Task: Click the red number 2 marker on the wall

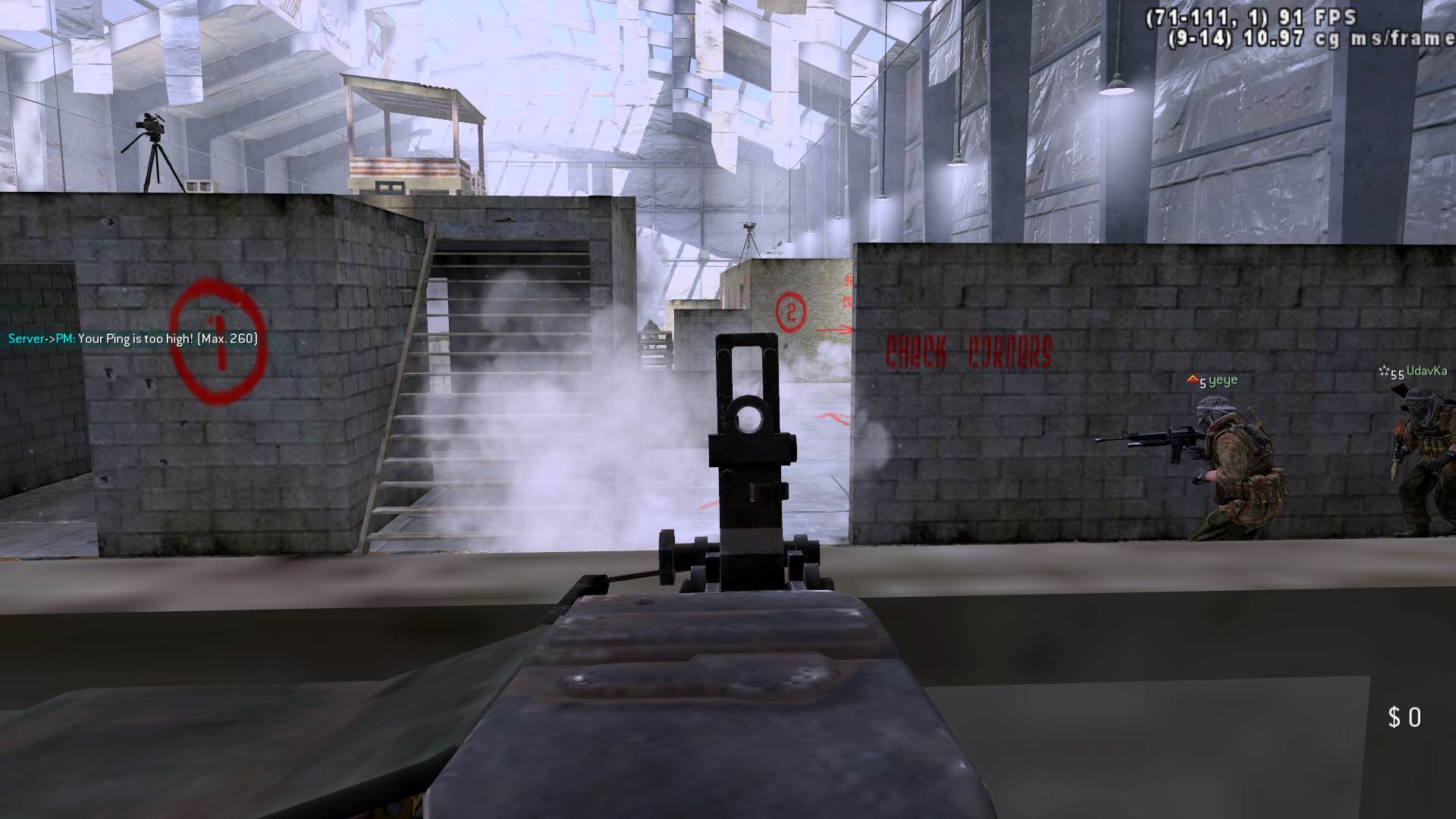Action: 790,310
